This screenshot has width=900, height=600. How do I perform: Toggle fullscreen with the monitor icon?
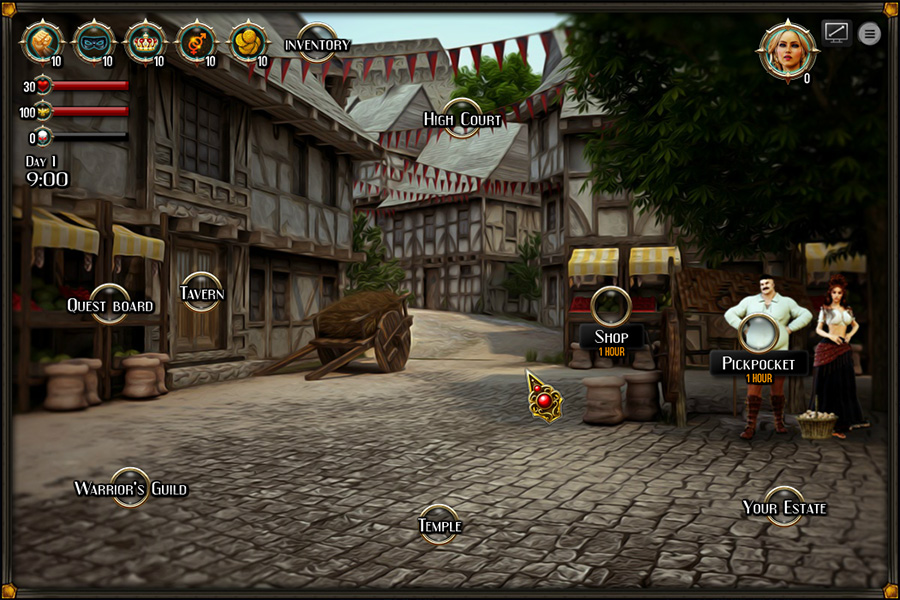[836, 32]
